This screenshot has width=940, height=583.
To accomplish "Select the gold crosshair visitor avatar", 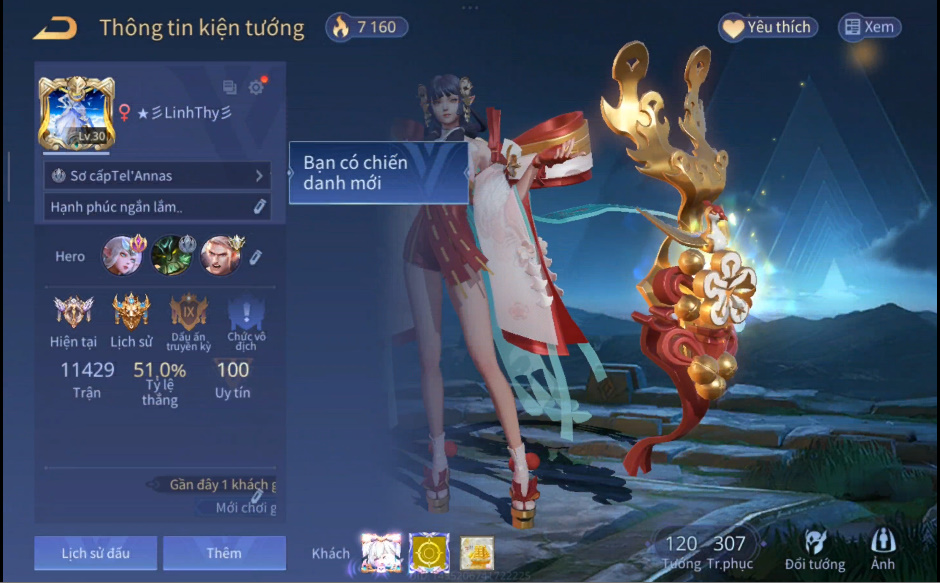I will click(x=429, y=553).
